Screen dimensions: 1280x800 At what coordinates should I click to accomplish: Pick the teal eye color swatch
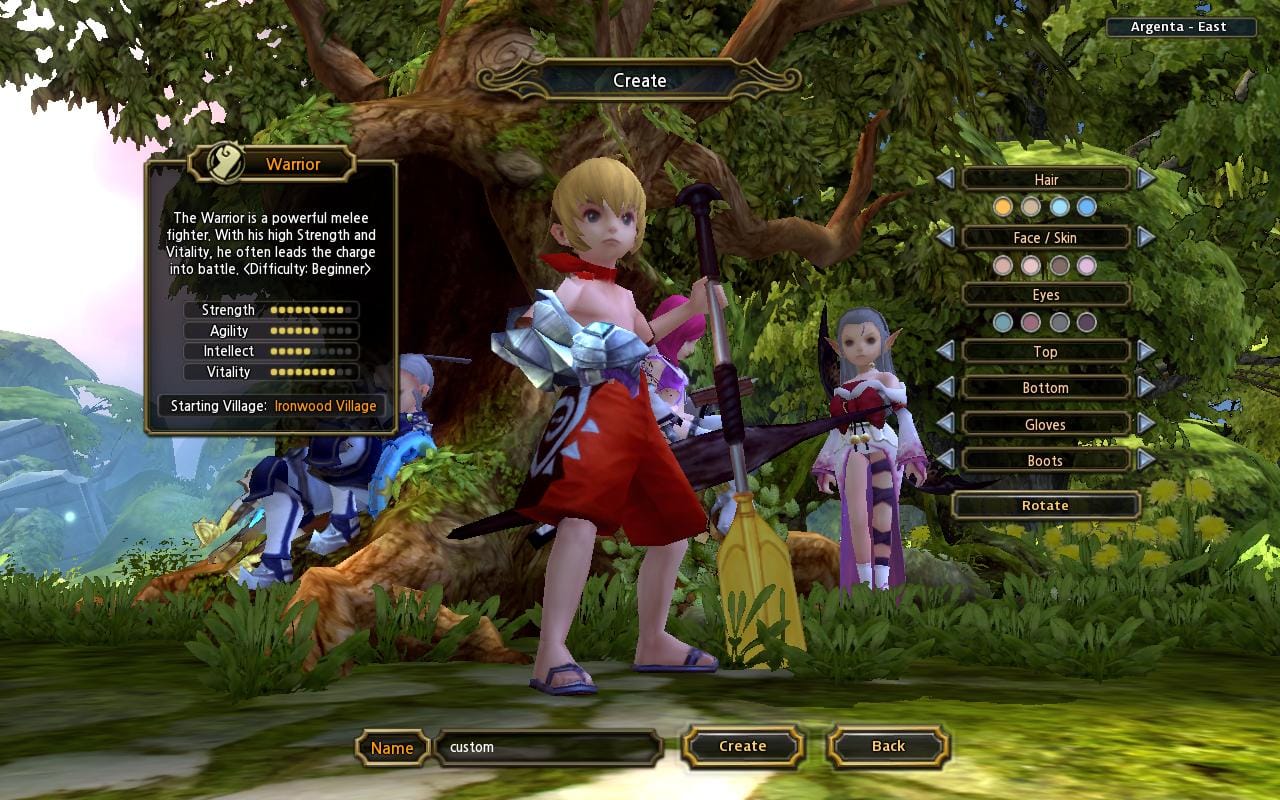(x=1000, y=322)
